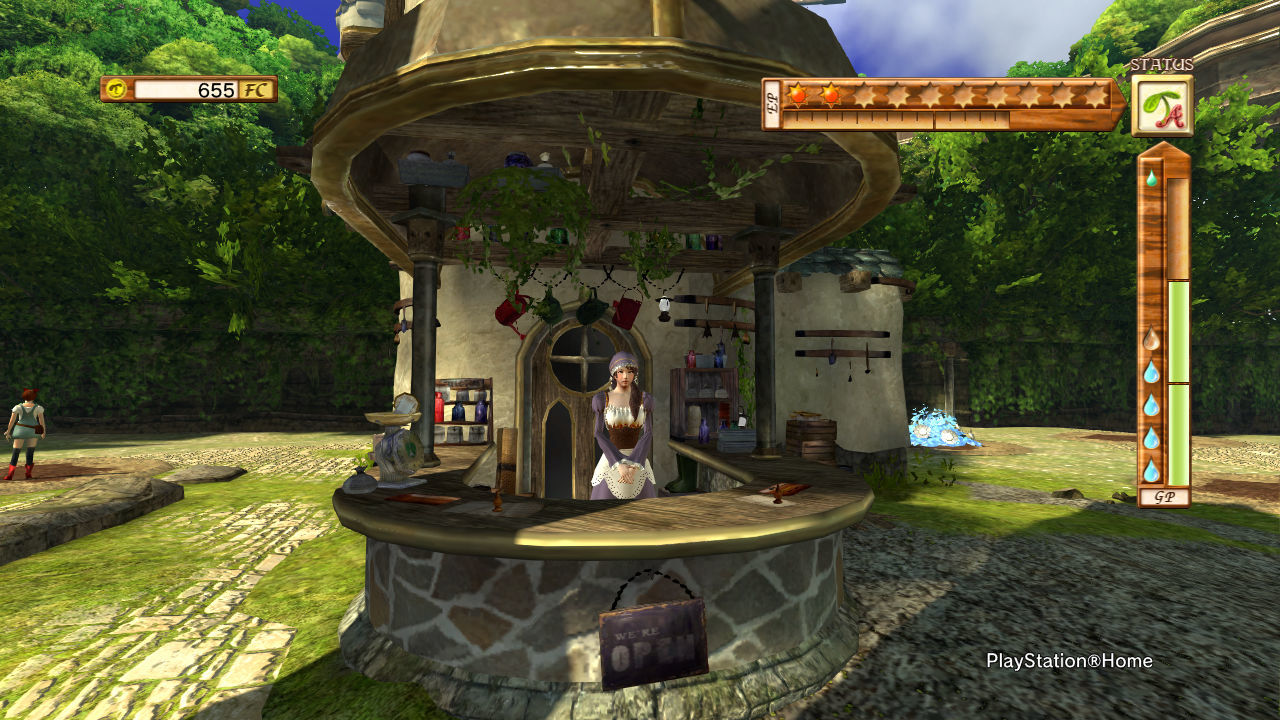This screenshot has width=1280, height=720.
Task: Open the cherry Status icon
Action: tap(1161, 106)
